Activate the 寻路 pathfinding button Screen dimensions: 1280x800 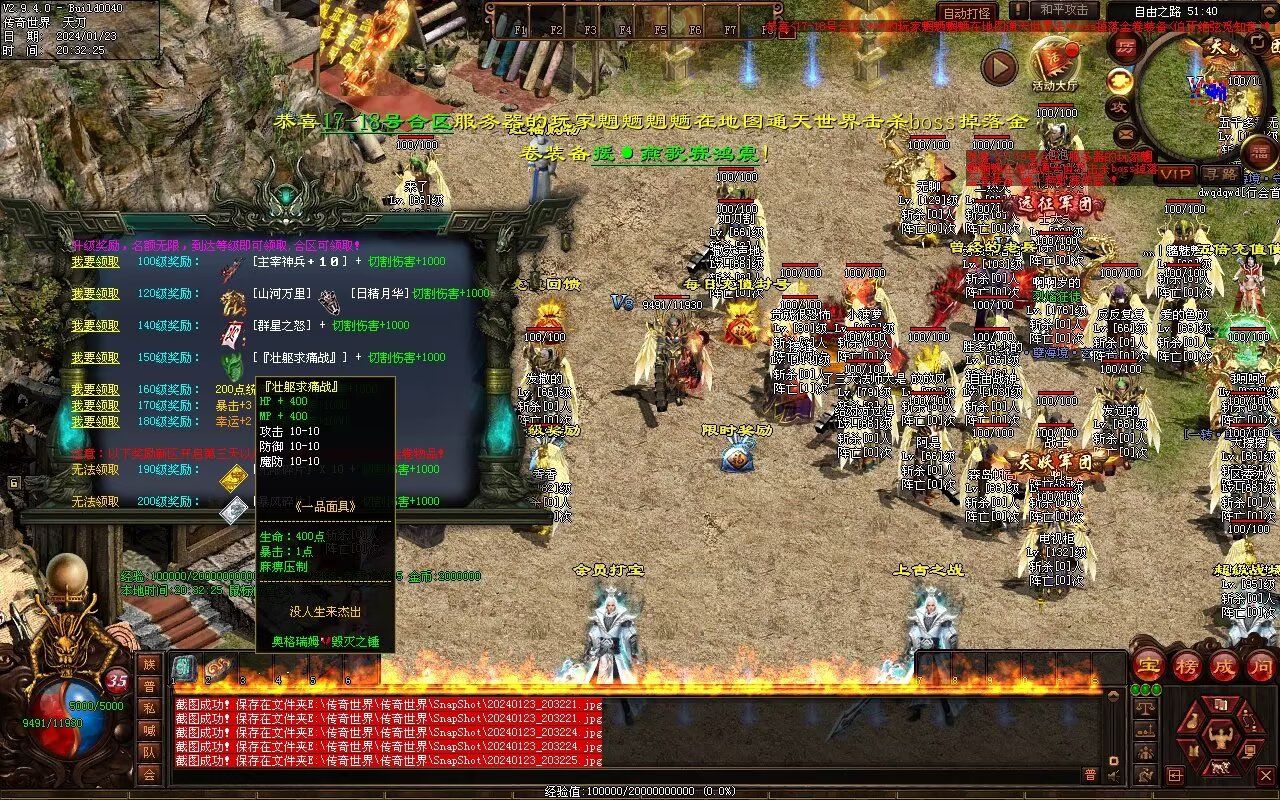click(x=1219, y=173)
